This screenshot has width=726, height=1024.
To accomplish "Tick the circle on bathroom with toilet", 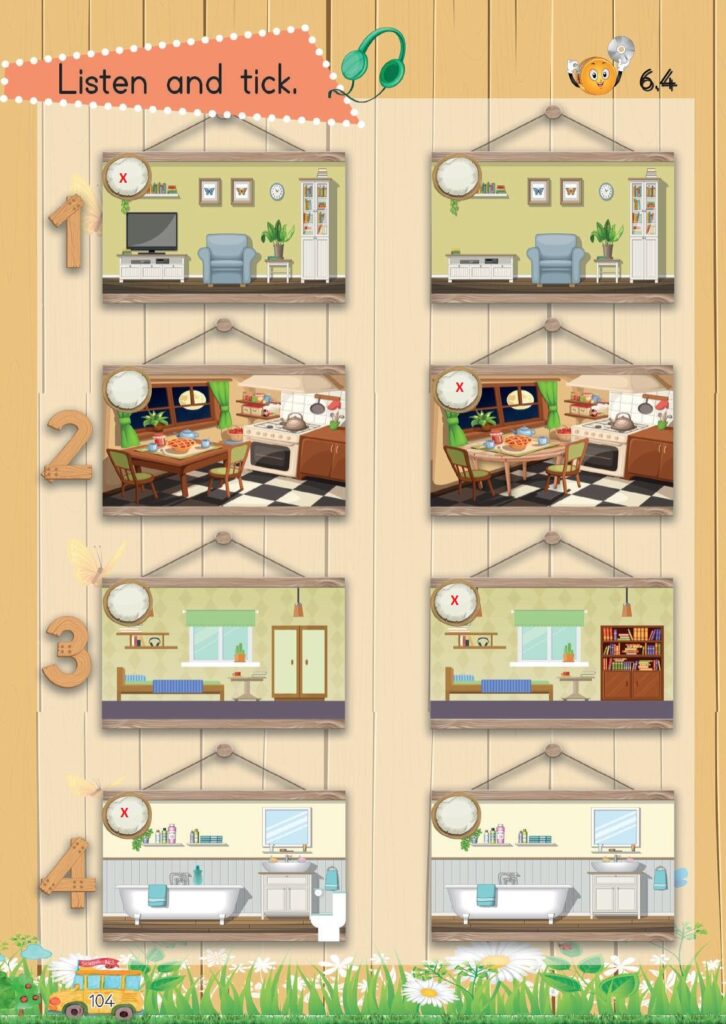I will (126, 815).
